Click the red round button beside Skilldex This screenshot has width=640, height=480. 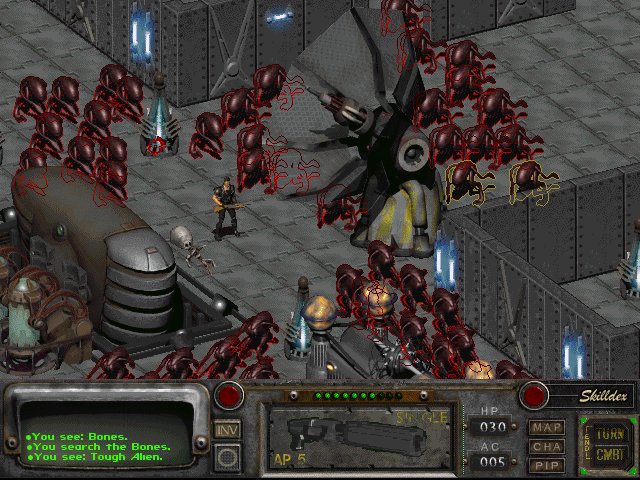(534, 395)
